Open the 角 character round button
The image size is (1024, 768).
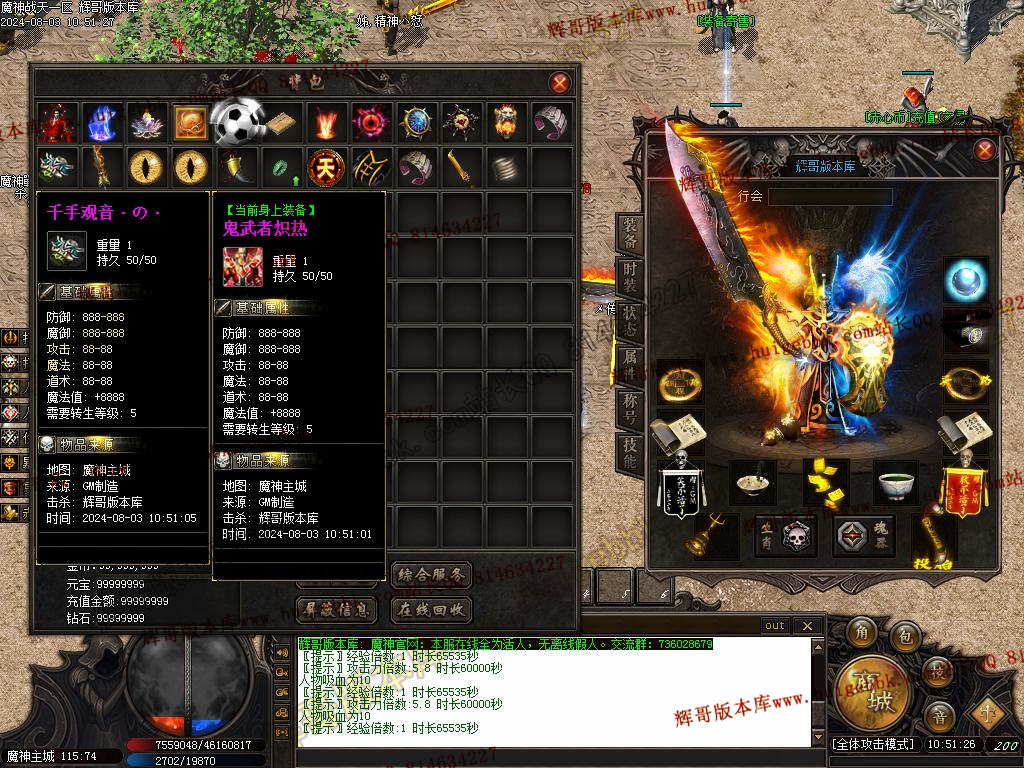pyautogui.click(x=862, y=634)
